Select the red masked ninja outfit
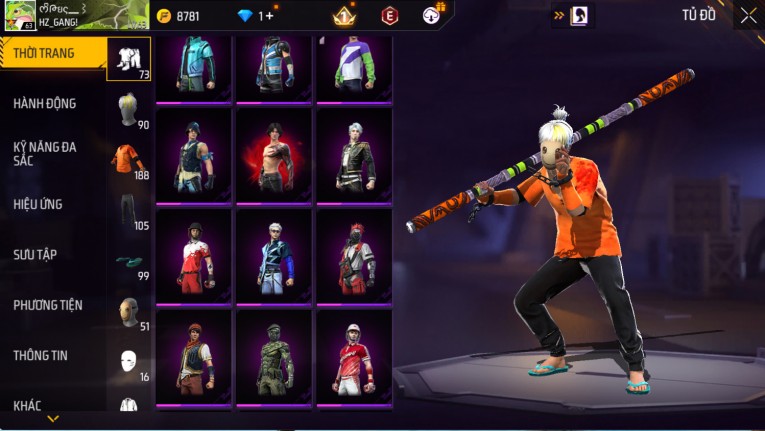This screenshot has width=765, height=431. [353, 256]
